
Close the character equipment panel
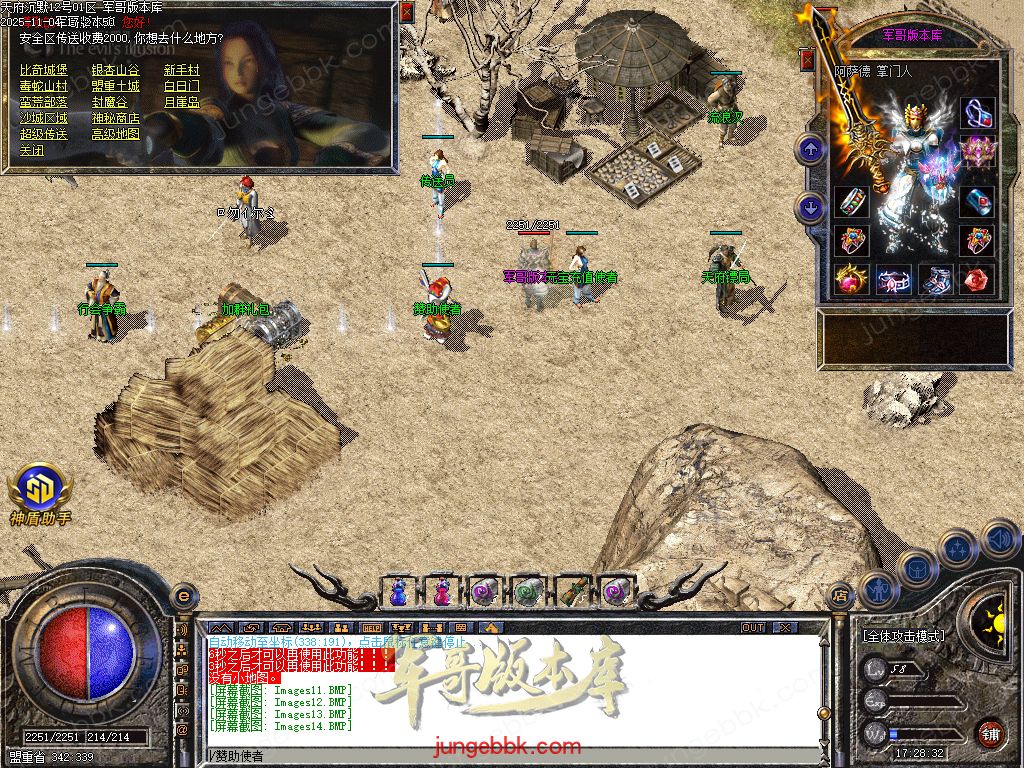pyautogui.click(x=807, y=60)
